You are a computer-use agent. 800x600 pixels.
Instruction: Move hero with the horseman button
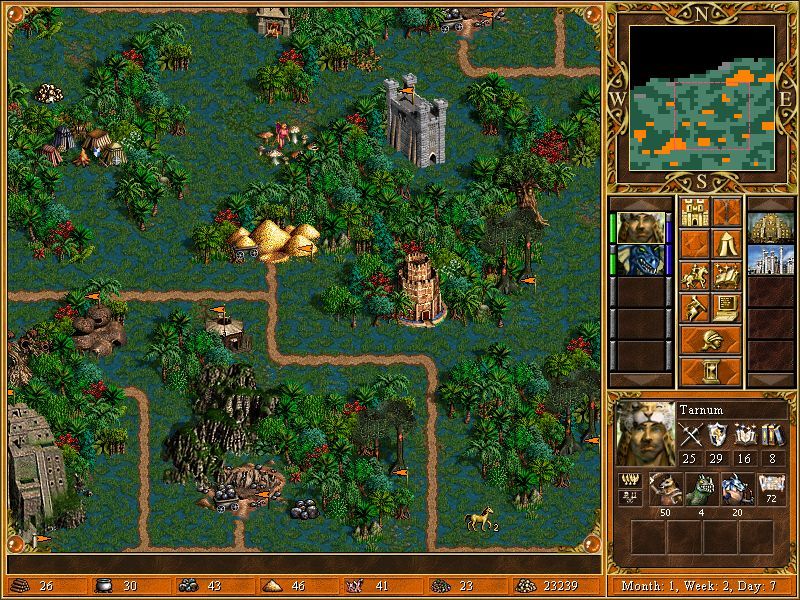pyautogui.click(x=695, y=276)
